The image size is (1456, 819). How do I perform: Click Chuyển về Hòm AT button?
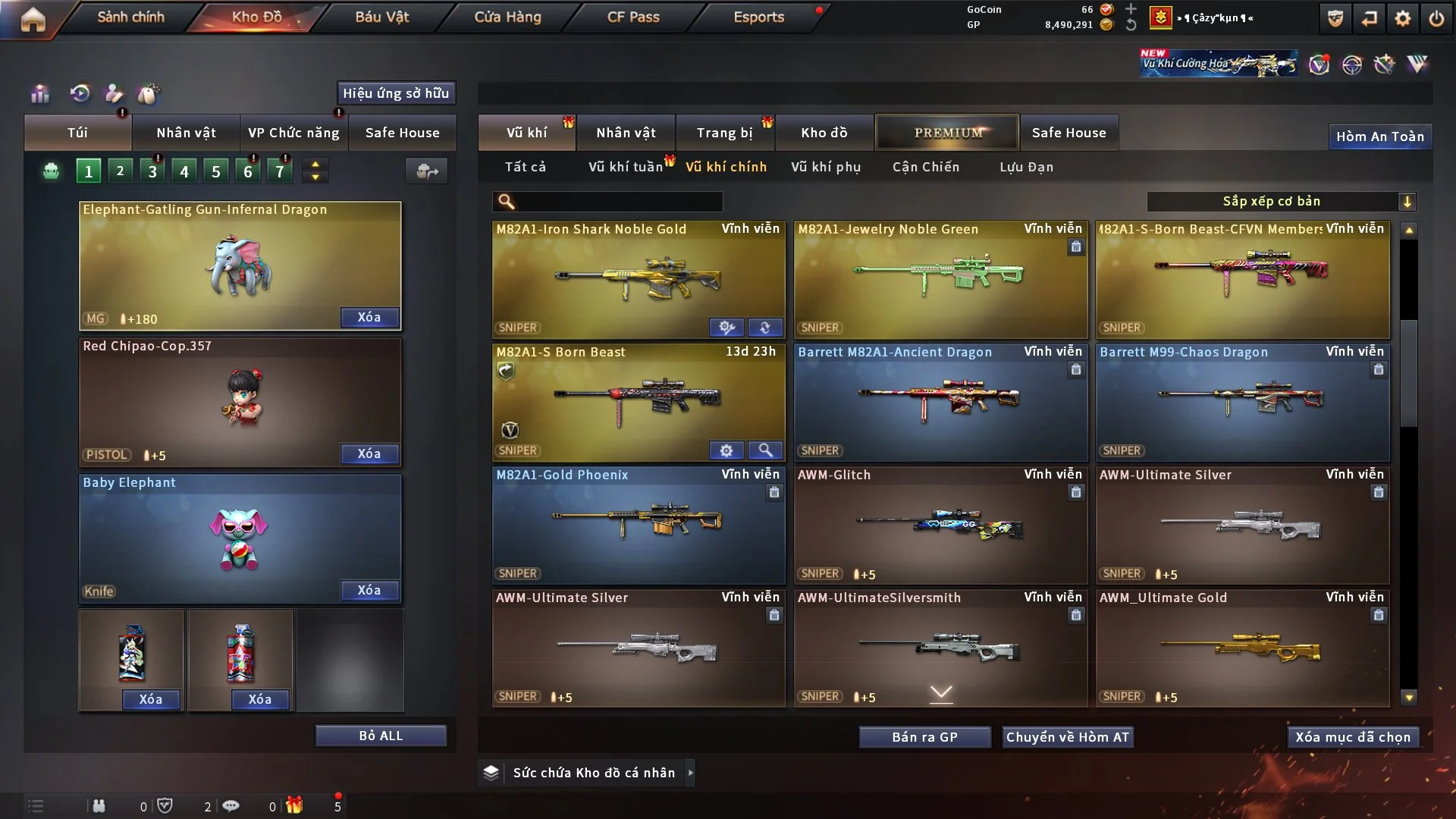tap(1068, 737)
